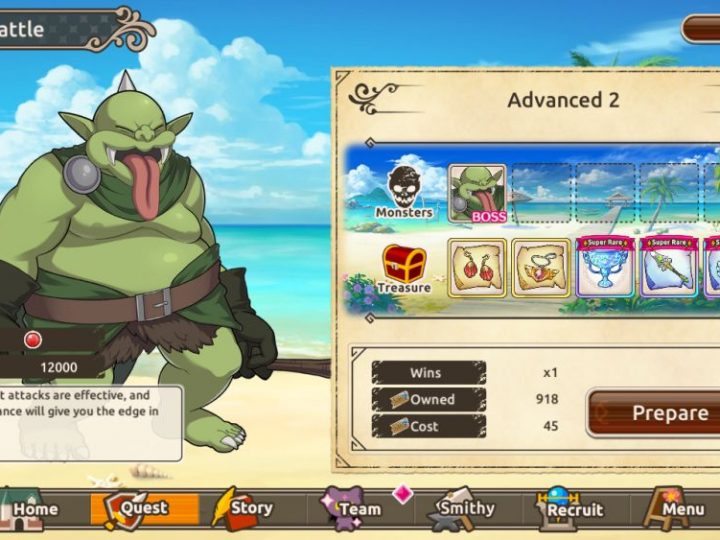Inspect the gold ring treasure reward
This screenshot has width=720, height=540.
541,268
